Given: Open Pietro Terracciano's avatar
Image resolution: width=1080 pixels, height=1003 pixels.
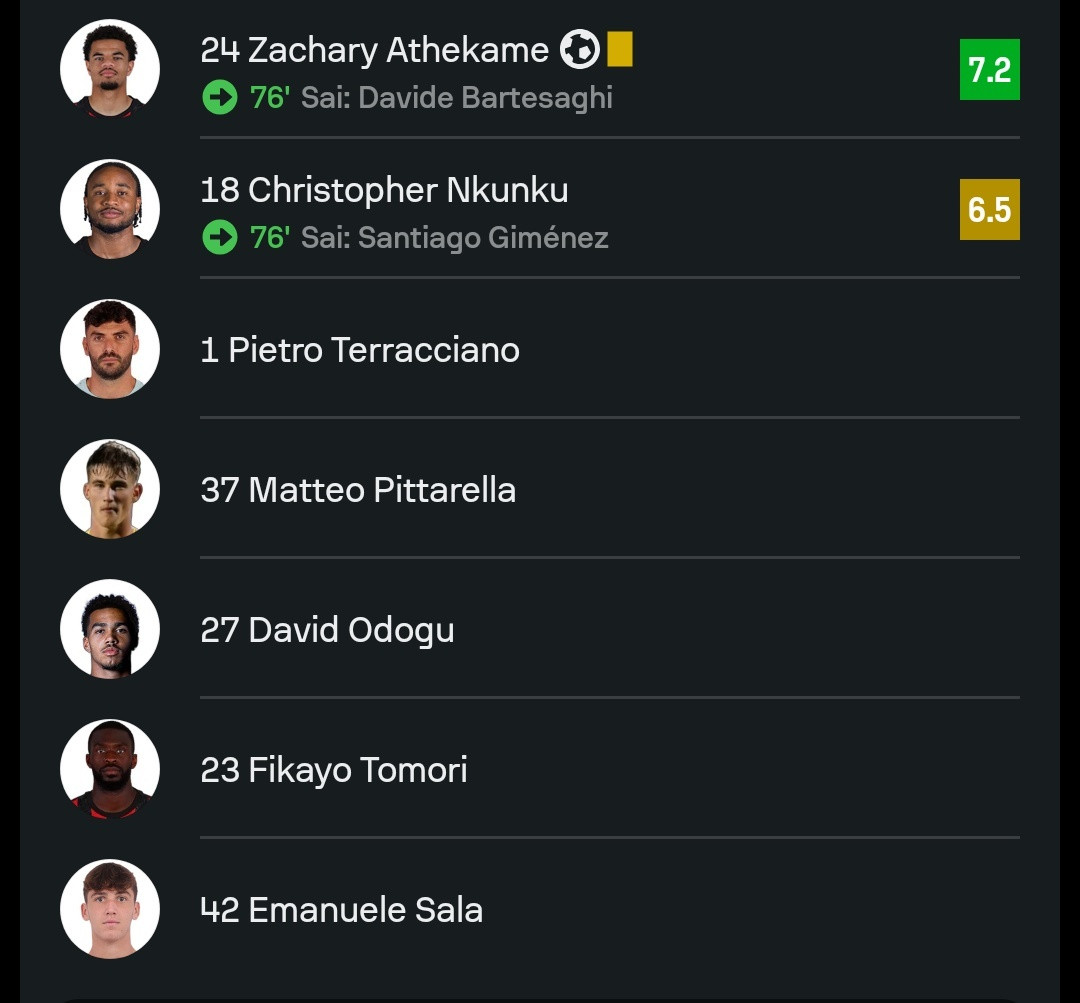Looking at the screenshot, I should click(x=110, y=349).
